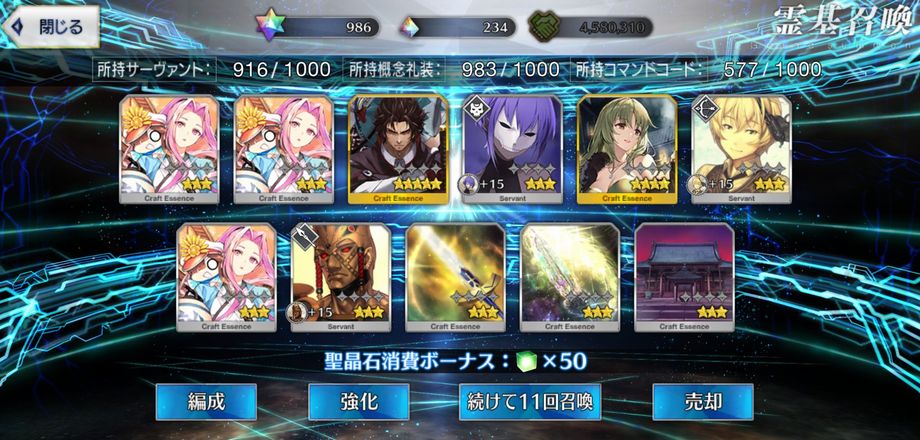Select the green crystal sword Craft Essence

pos(569,277)
